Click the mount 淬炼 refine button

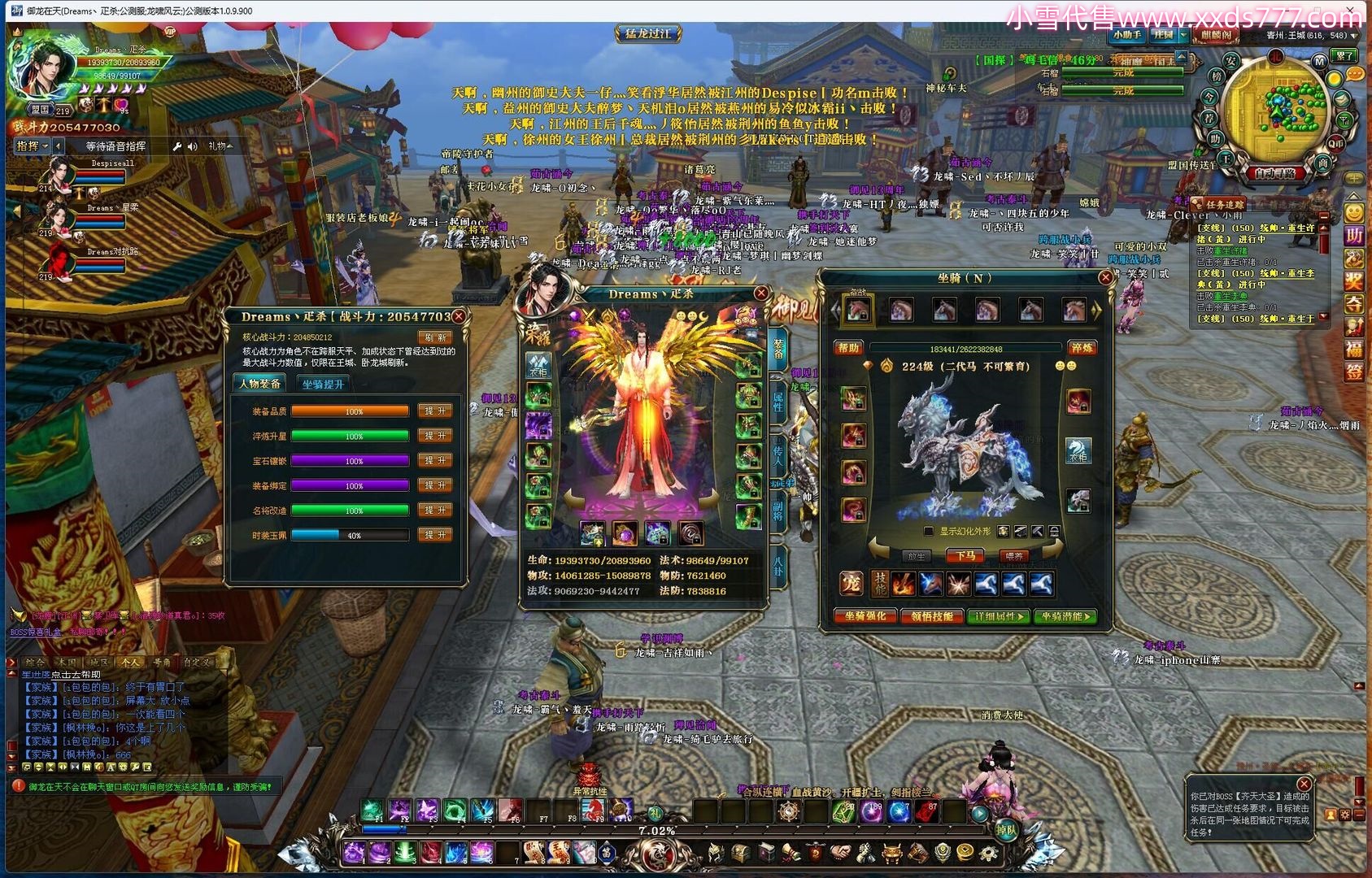[x=1082, y=348]
